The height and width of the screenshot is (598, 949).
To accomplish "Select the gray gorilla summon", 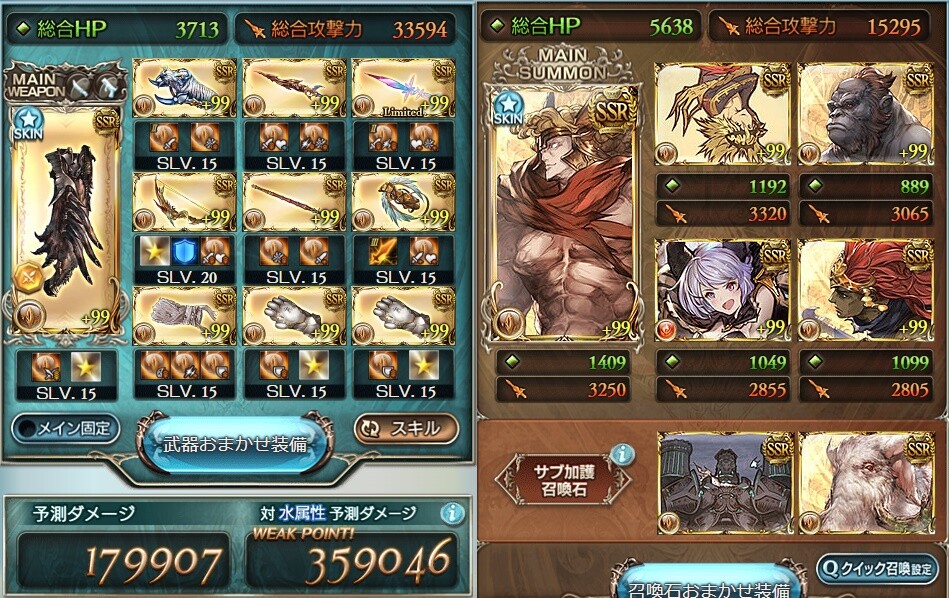I will (865, 115).
